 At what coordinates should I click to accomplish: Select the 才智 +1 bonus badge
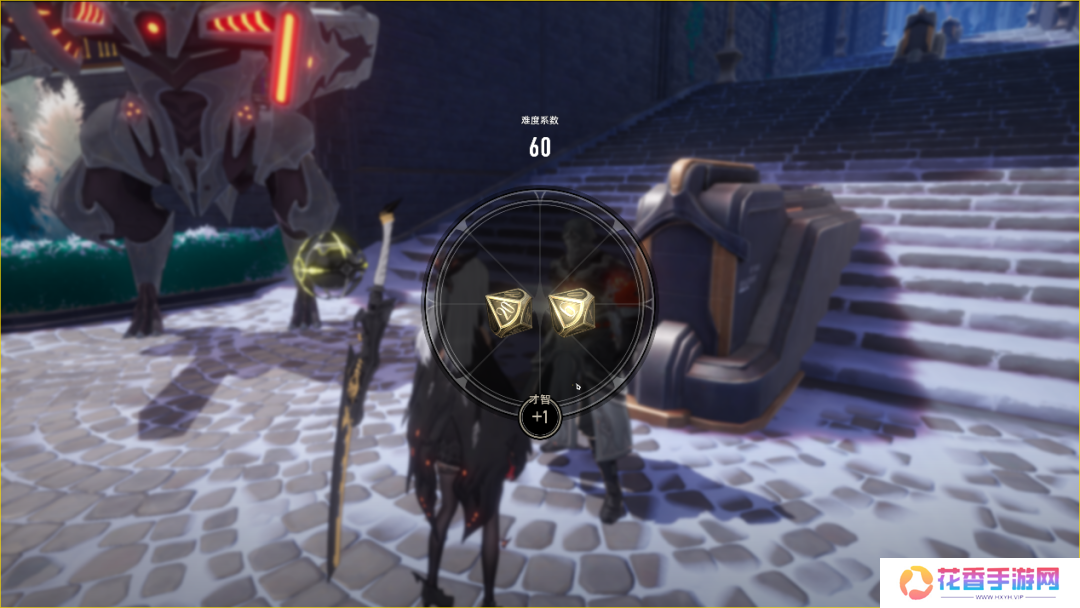539,417
